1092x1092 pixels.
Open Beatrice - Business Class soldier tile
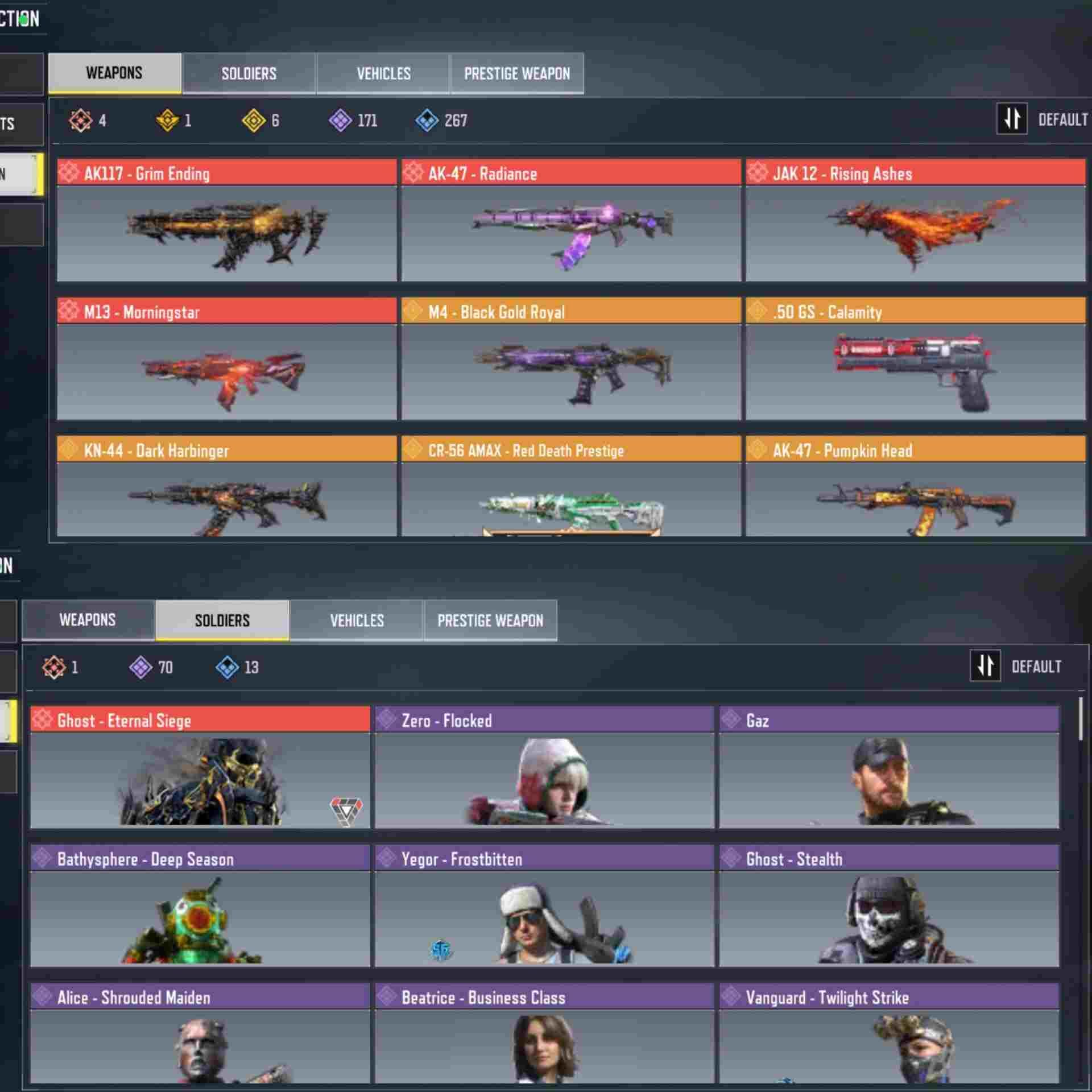pos(544,1034)
